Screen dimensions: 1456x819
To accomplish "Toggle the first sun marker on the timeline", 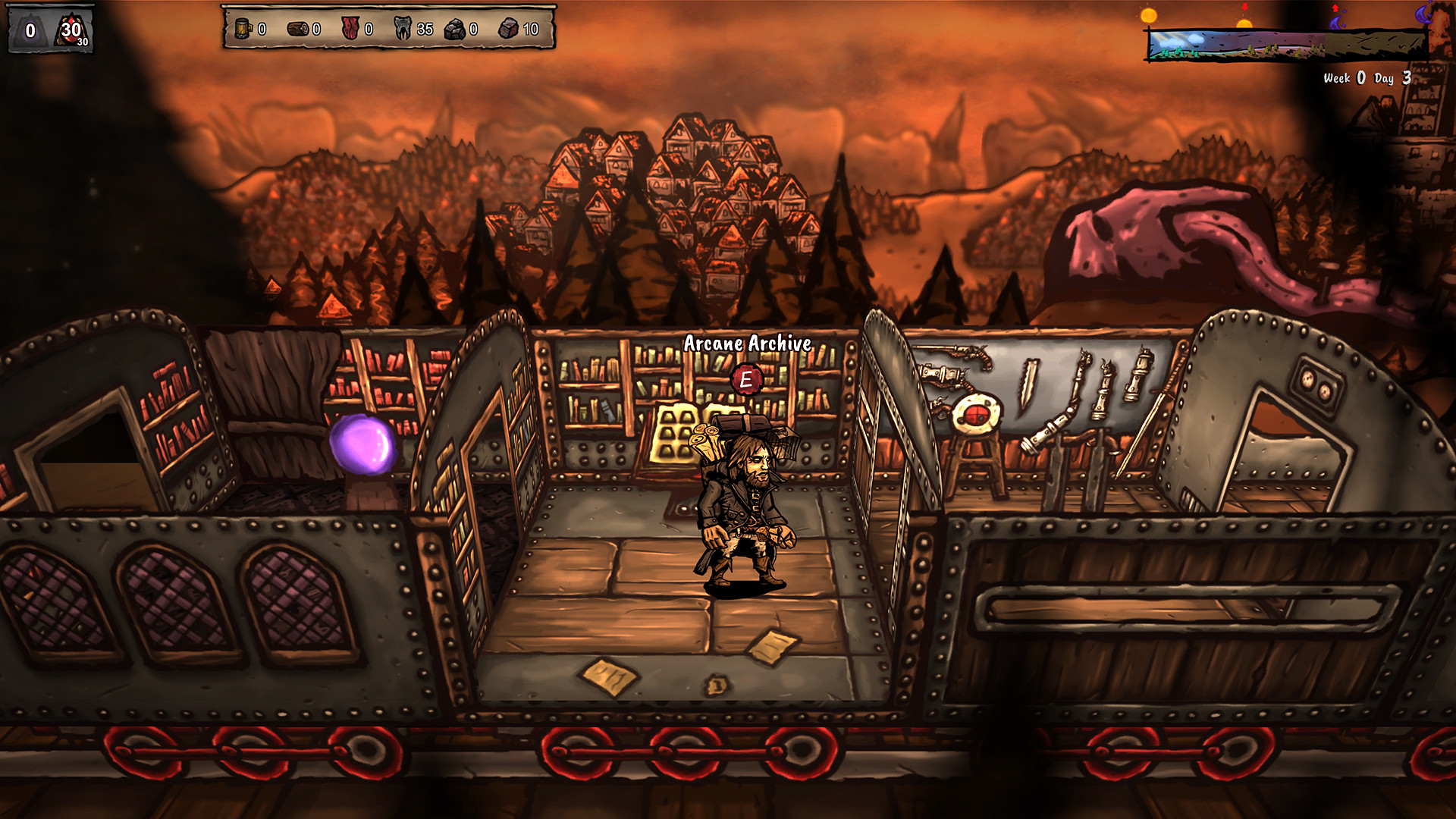I will pos(1148,16).
